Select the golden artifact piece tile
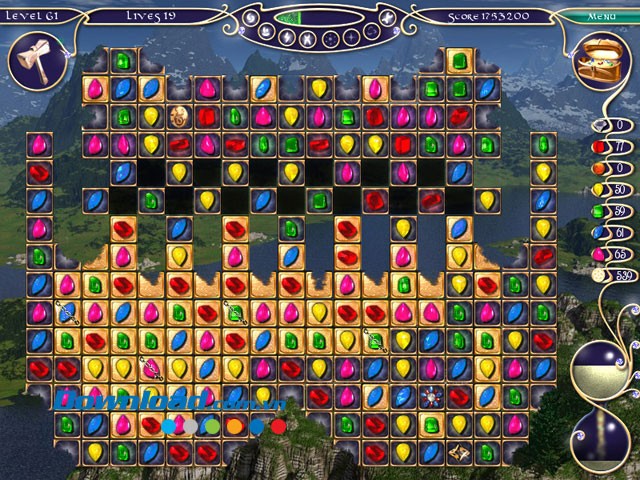The image size is (640, 480). pos(460,451)
